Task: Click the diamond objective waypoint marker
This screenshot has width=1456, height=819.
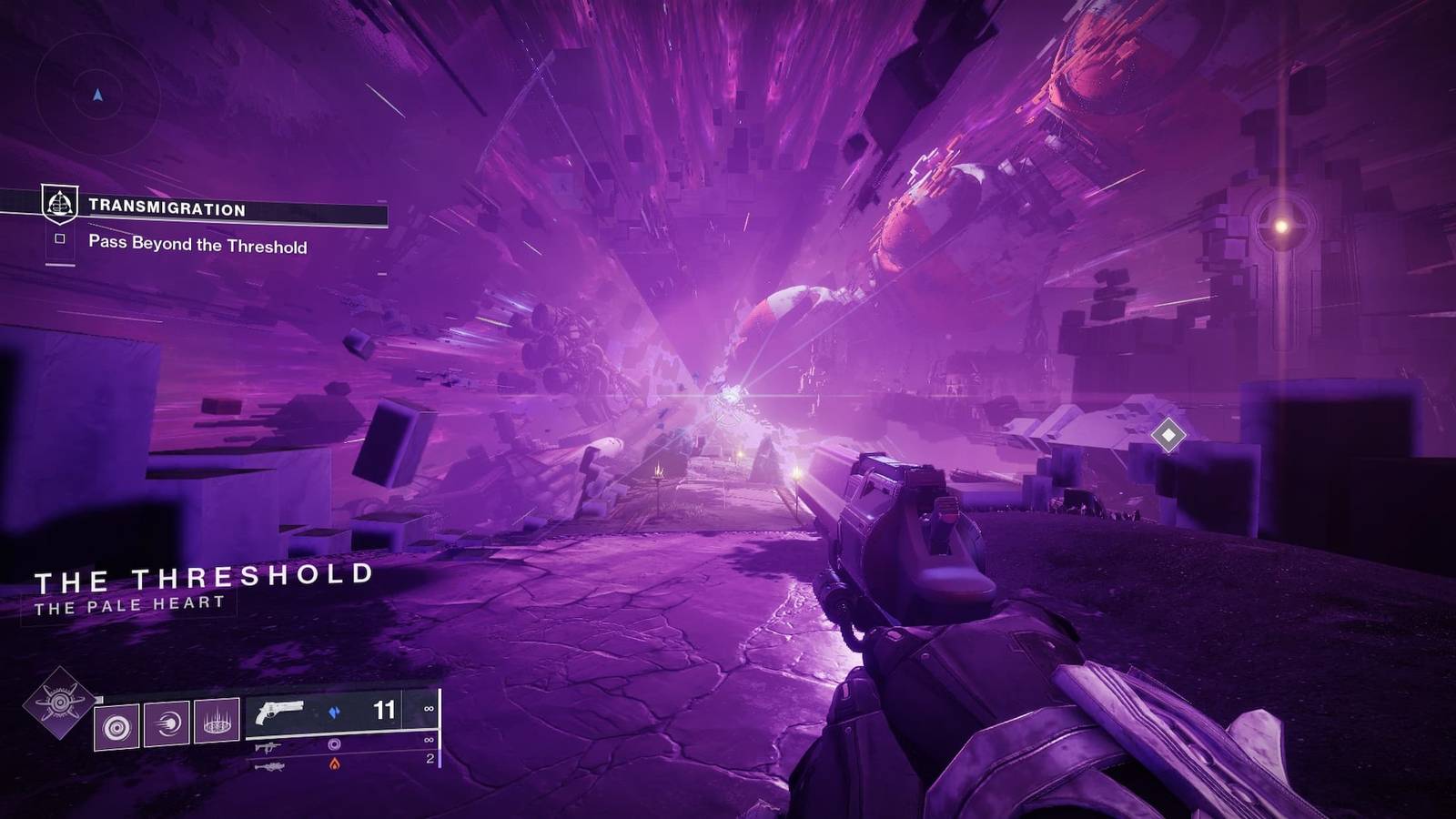Action: 1168,435
